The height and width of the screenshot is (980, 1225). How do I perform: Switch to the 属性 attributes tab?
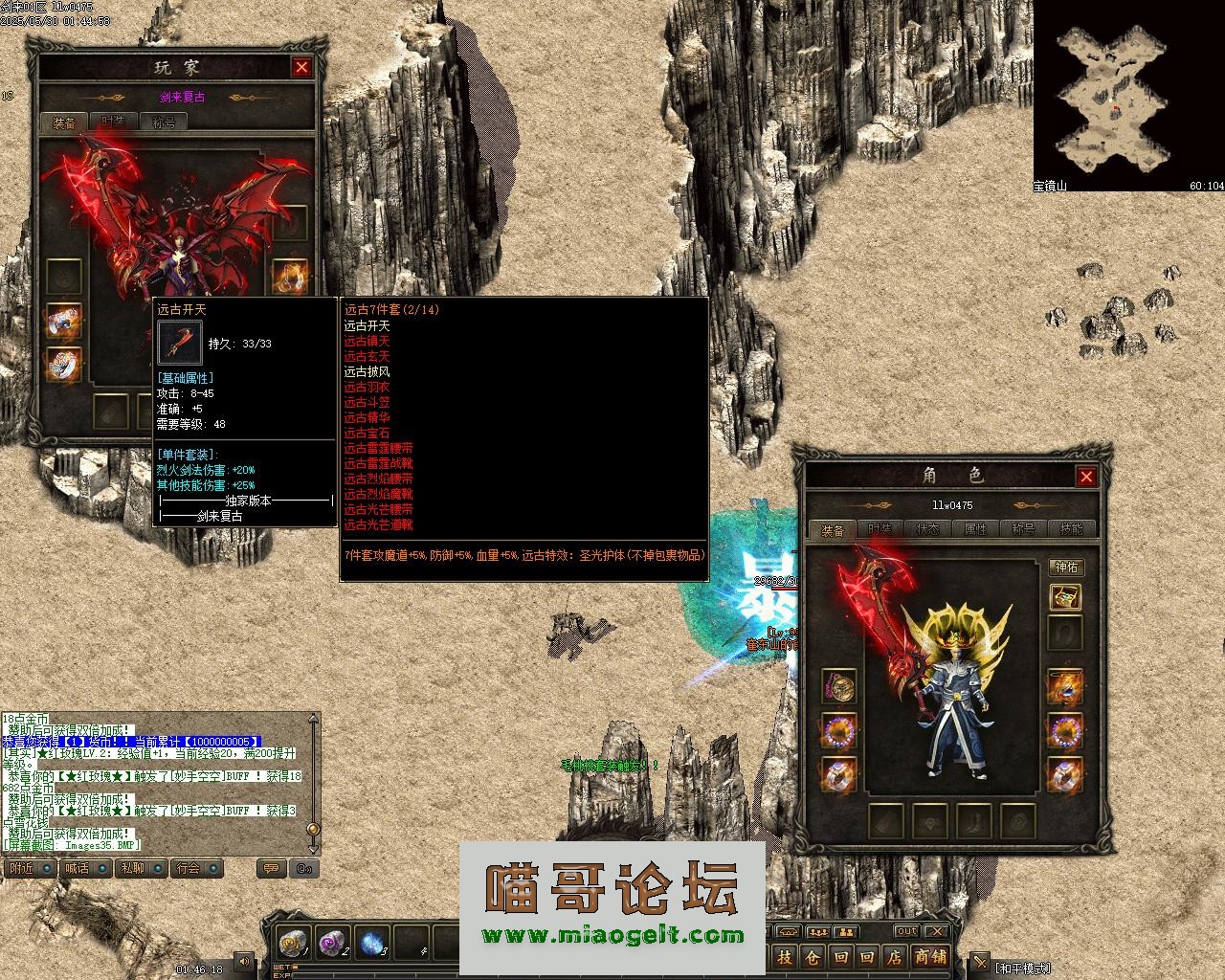pos(975,529)
